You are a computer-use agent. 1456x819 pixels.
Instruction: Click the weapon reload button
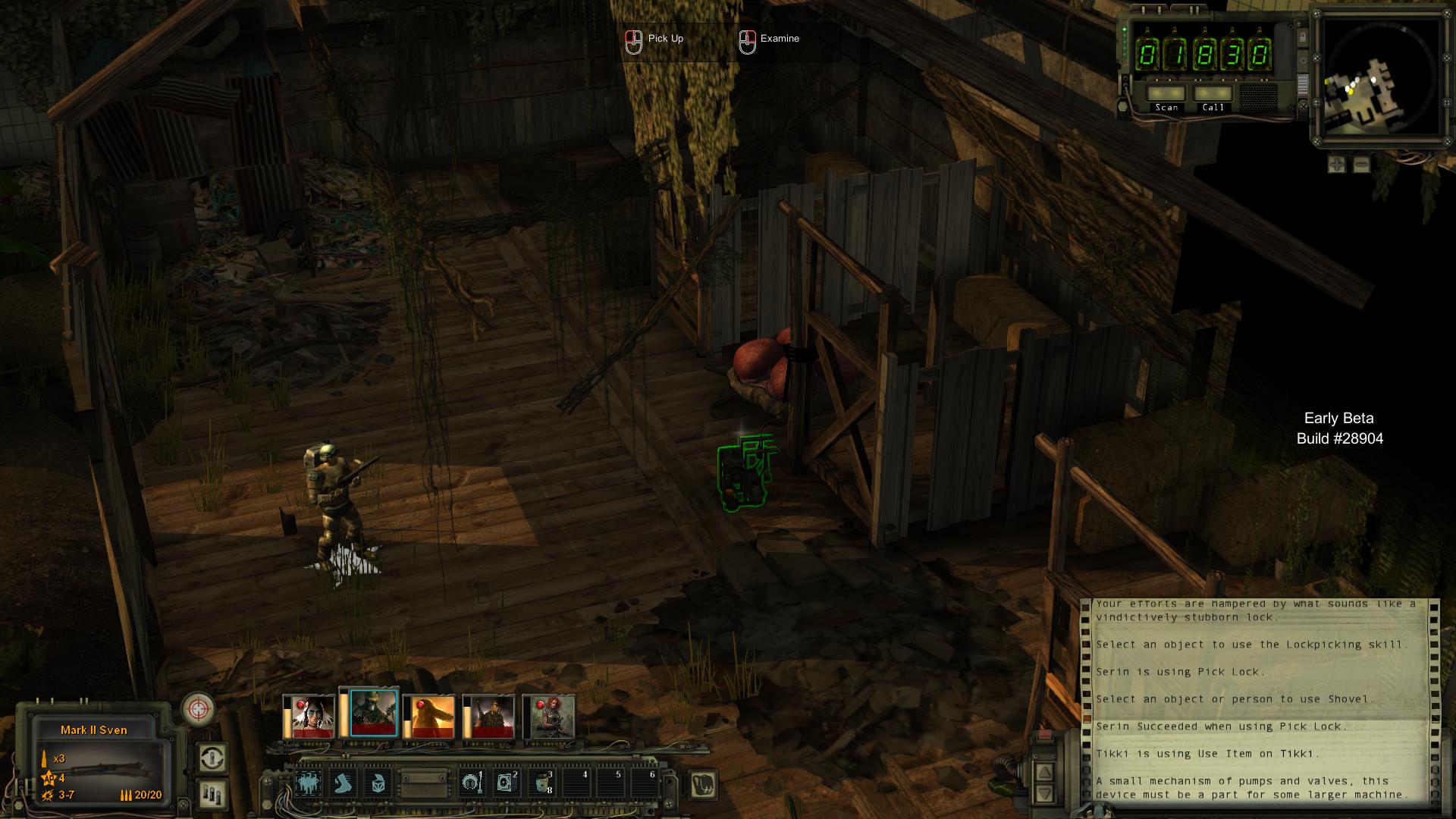click(212, 758)
